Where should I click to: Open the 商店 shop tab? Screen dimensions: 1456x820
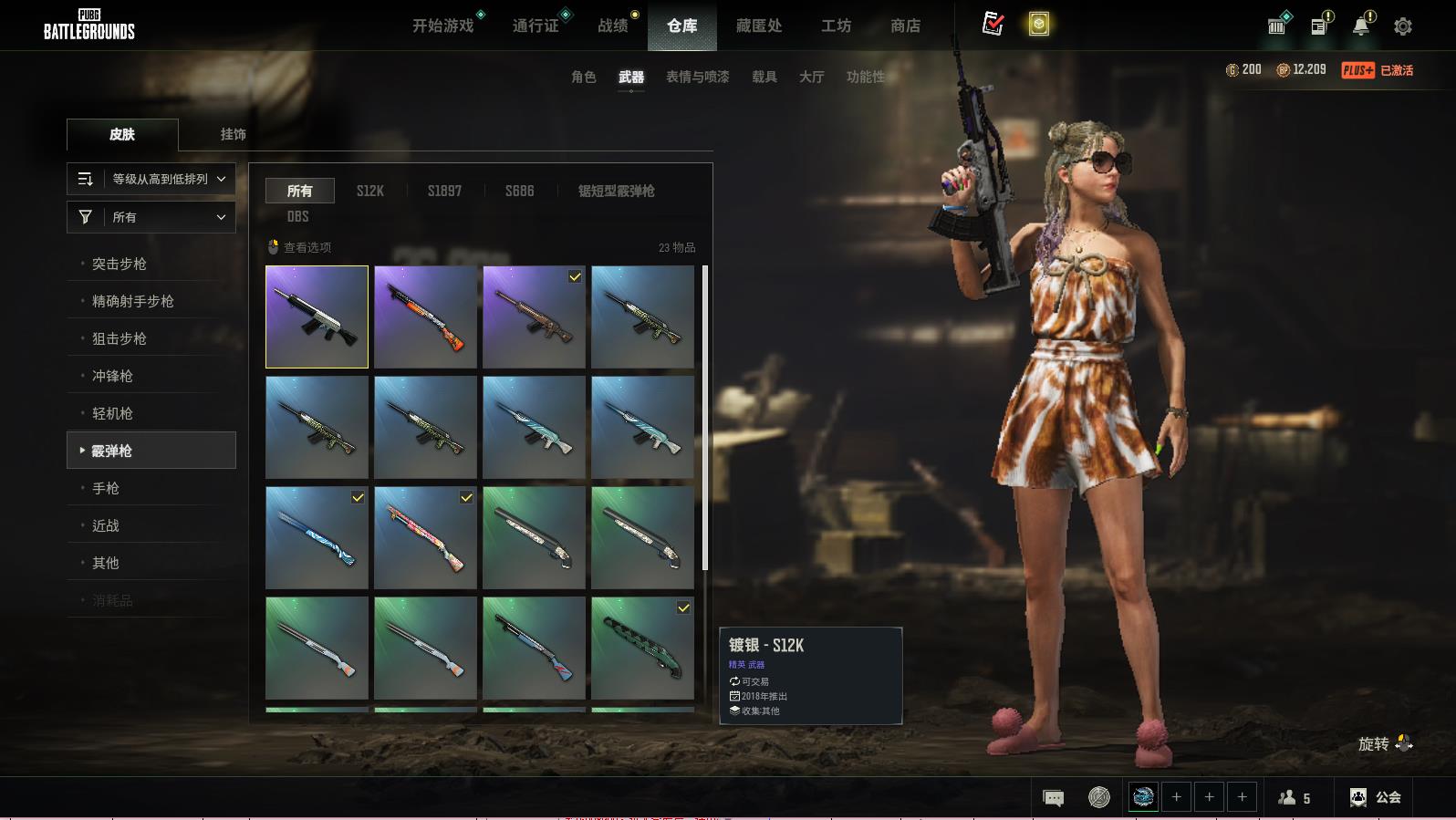[x=905, y=26]
